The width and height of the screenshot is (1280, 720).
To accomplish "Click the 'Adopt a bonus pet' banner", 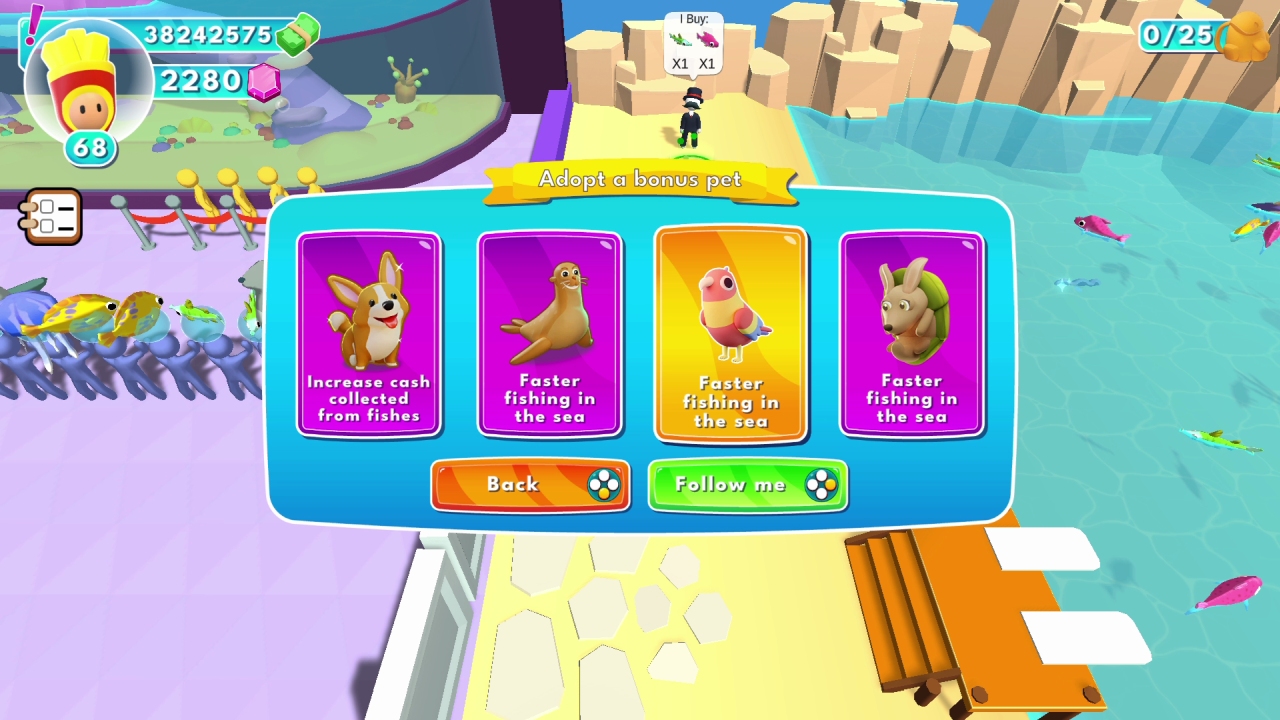I will (640, 179).
